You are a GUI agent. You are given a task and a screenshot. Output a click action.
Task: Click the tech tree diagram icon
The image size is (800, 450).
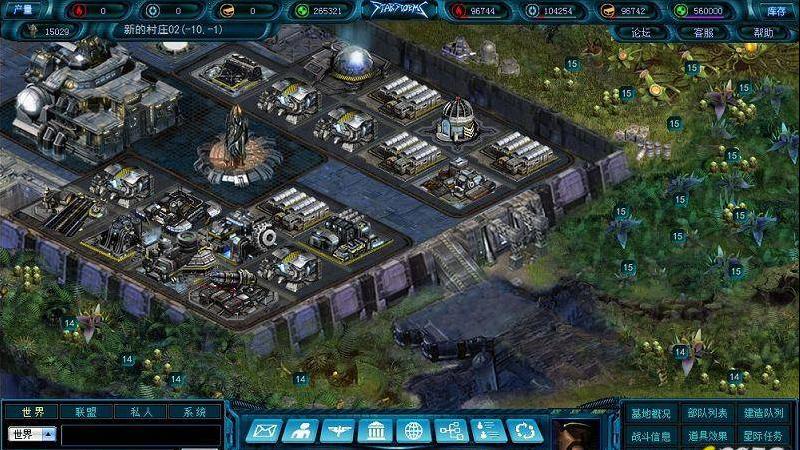[x=451, y=431]
